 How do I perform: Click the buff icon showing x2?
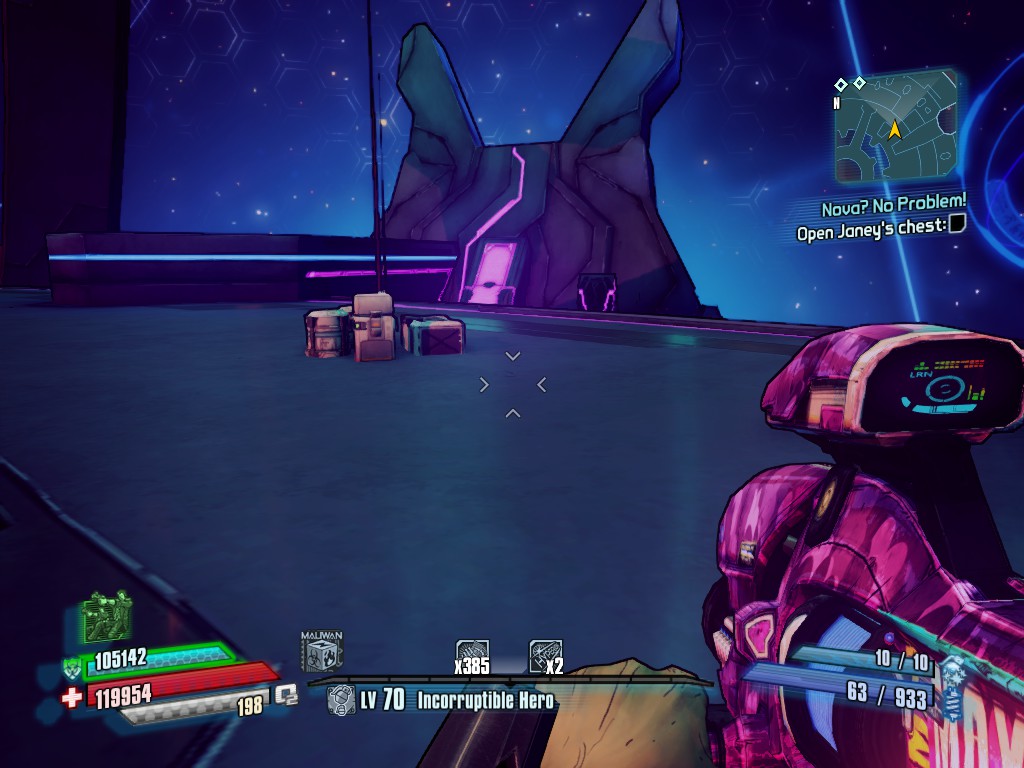point(545,652)
